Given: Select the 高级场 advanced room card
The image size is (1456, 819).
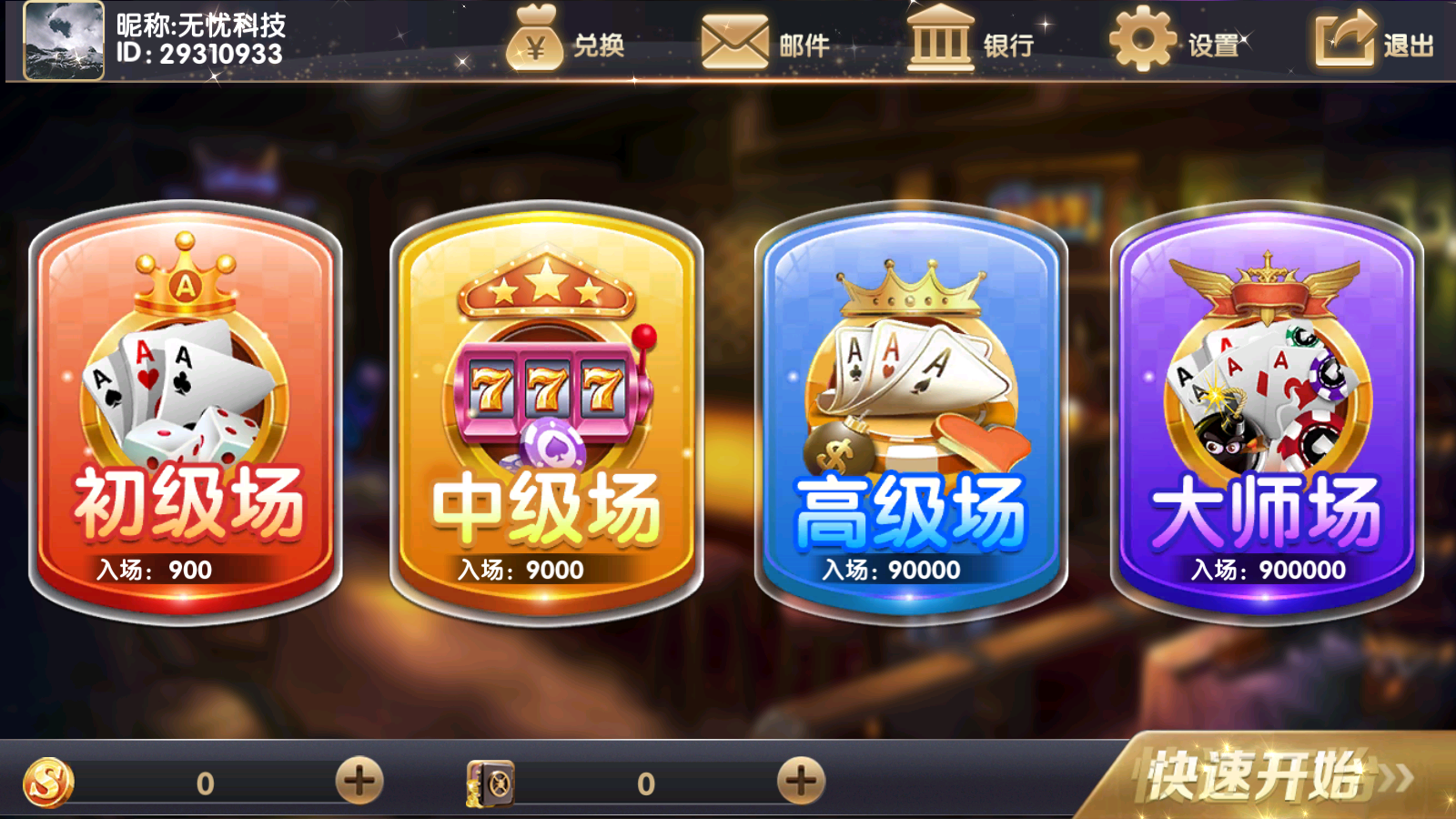Looking at the screenshot, I should [x=910, y=409].
